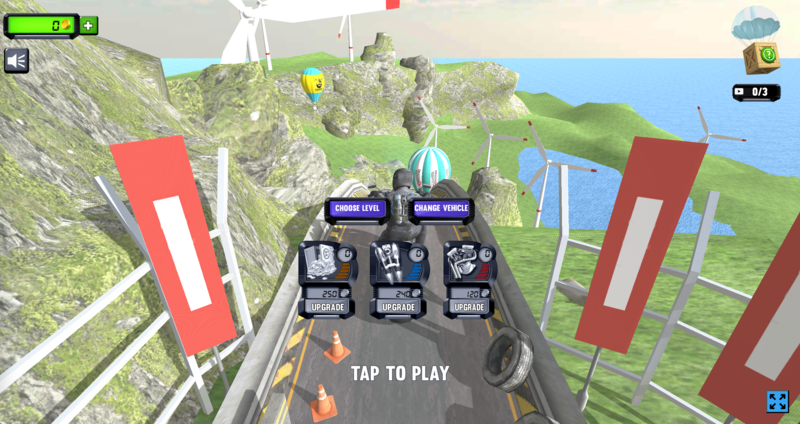Open the Choose Level menu
800x424 pixels.
click(357, 208)
